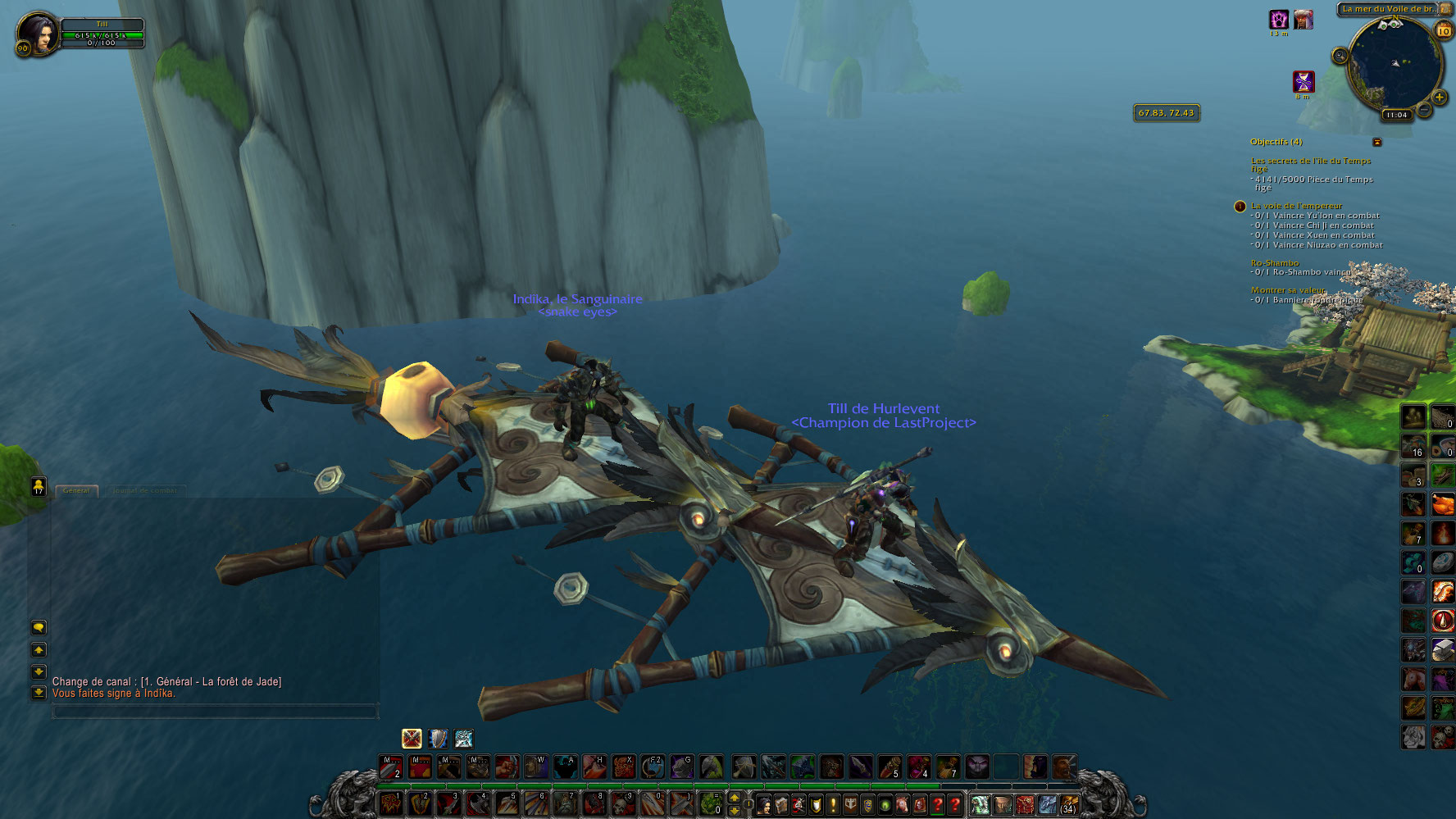Image resolution: width=1456 pixels, height=819 pixels.
Task: Open the backpack showing 34 free slots
Action: click(x=1067, y=804)
